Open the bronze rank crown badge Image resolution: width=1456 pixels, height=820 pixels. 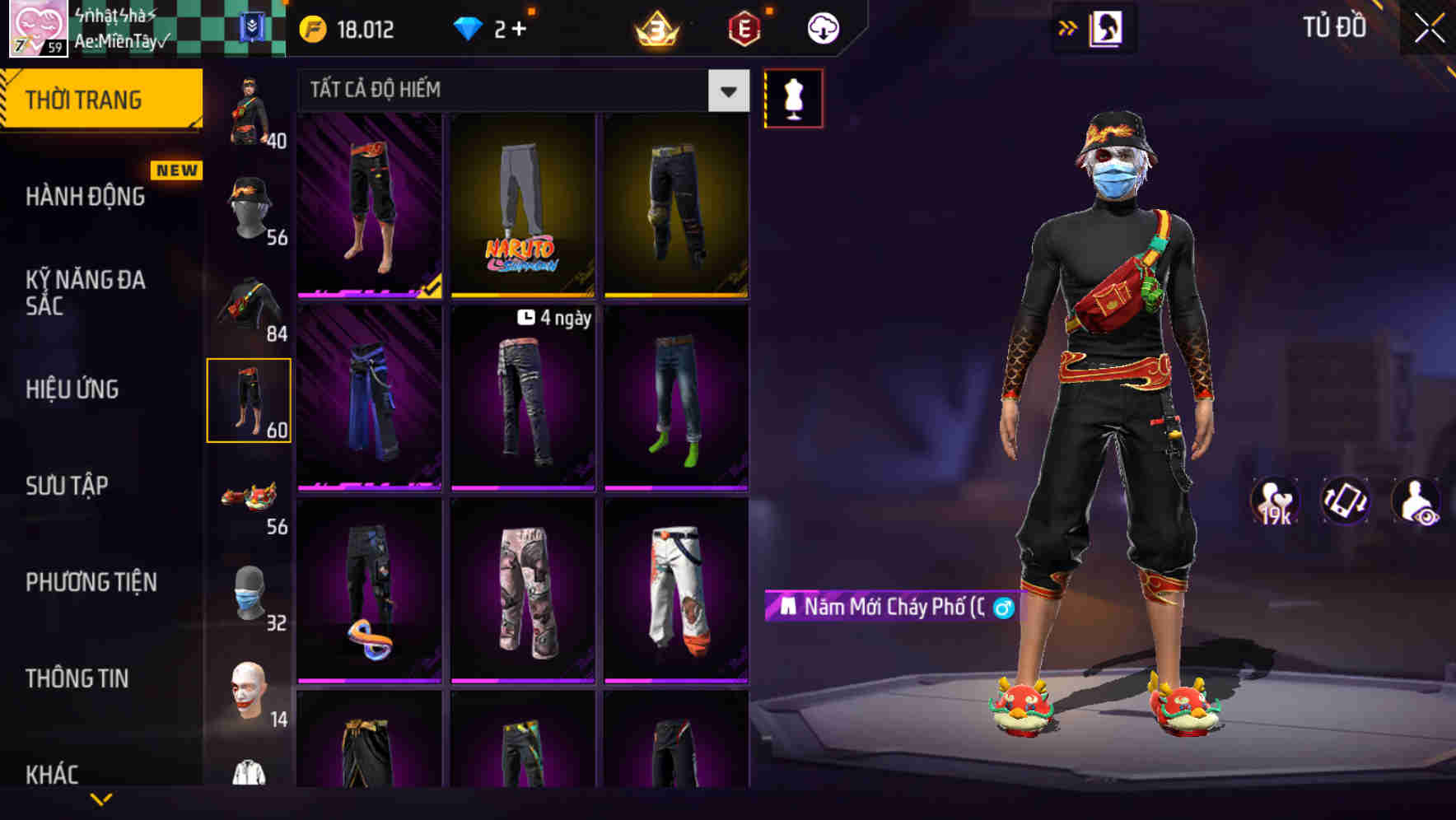click(x=655, y=29)
